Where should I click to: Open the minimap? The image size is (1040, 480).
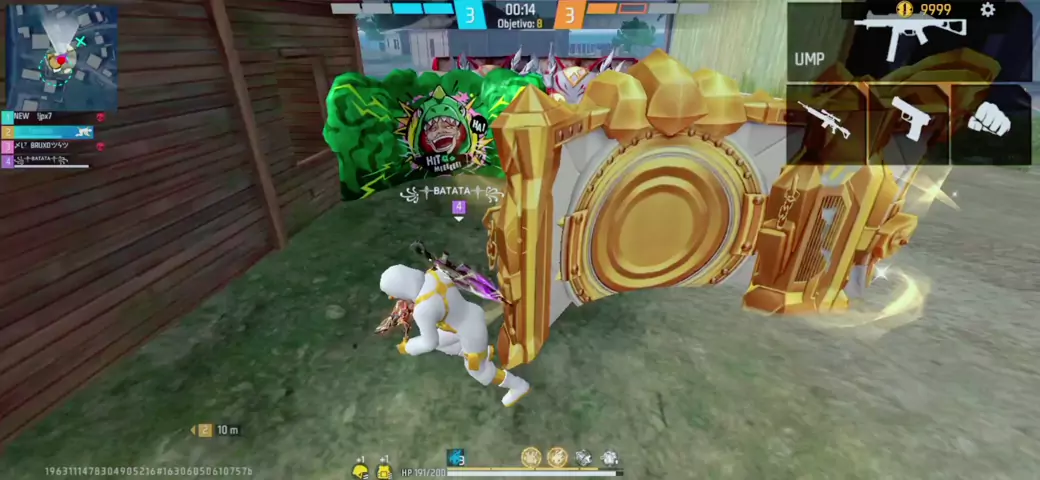pyautogui.click(x=62, y=56)
